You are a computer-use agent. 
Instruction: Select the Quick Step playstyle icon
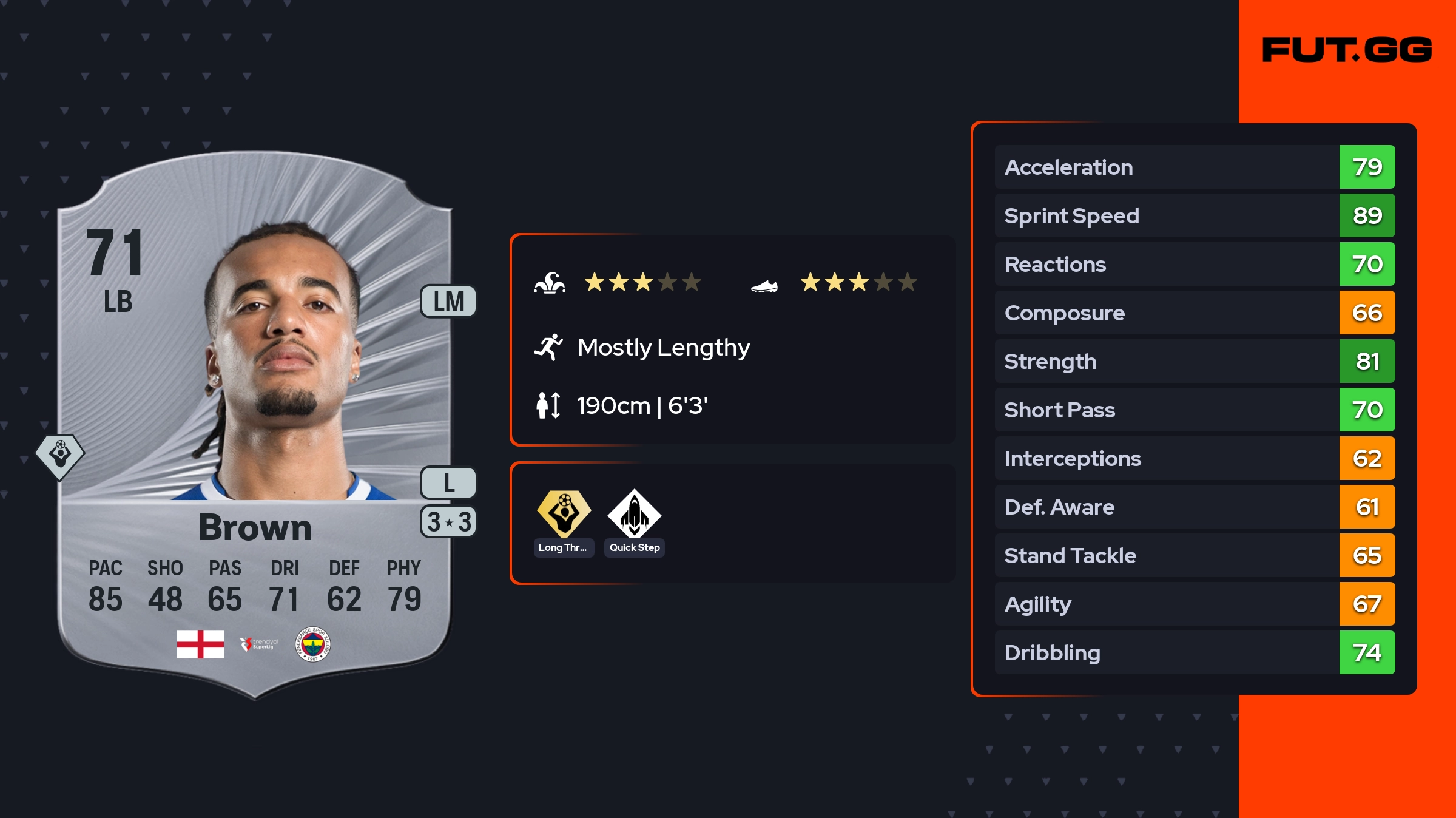click(x=635, y=514)
